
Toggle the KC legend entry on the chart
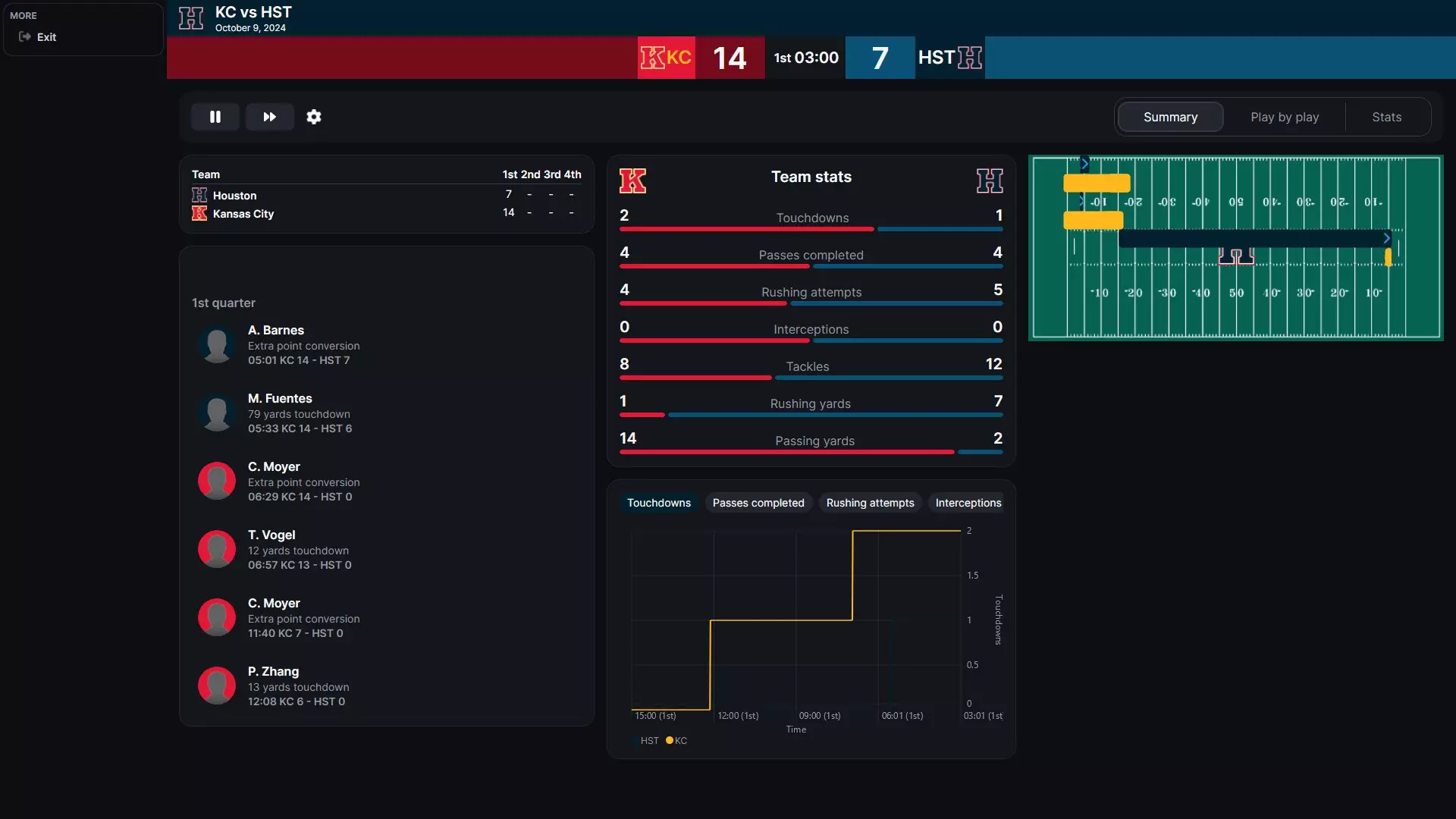point(675,740)
